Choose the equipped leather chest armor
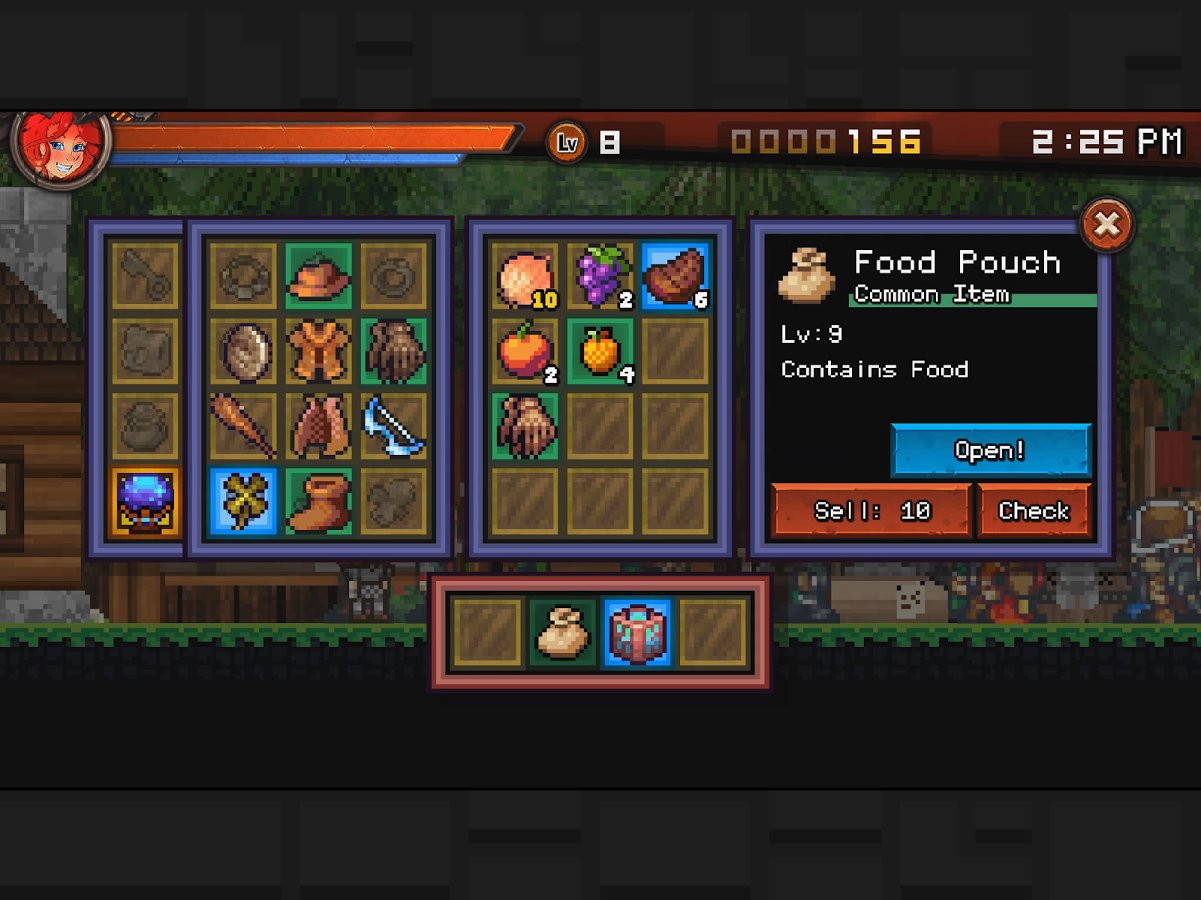This screenshot has width=1201, height=900. [x=319, y=351]
